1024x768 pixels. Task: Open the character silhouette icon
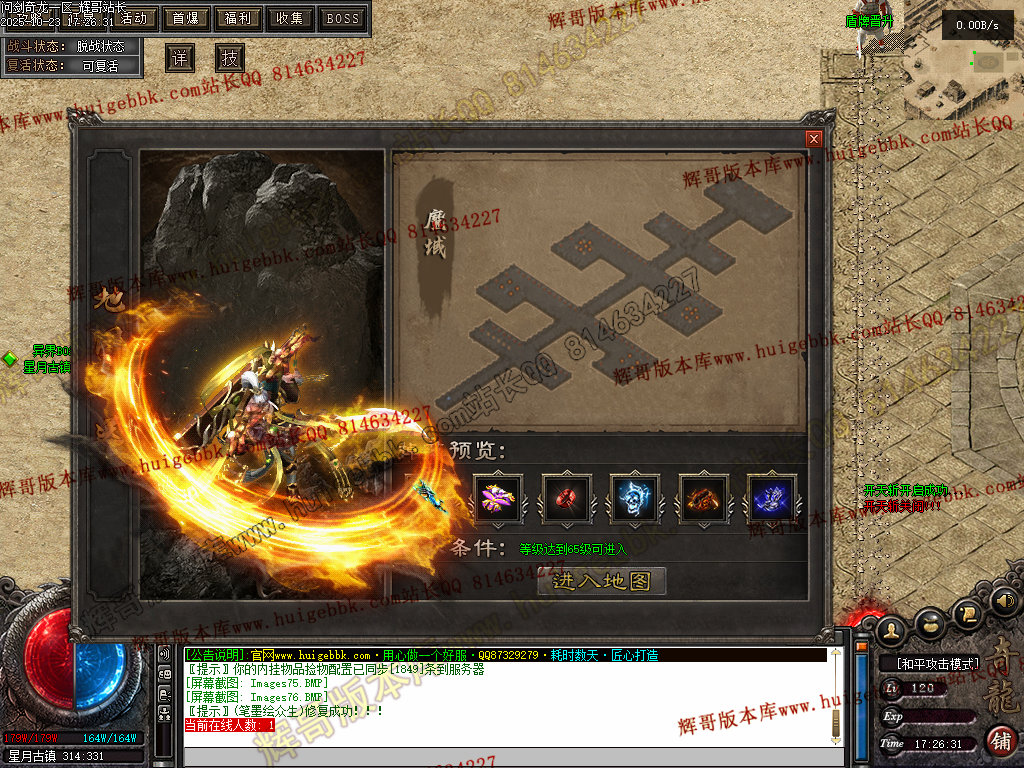pos(891,630)
